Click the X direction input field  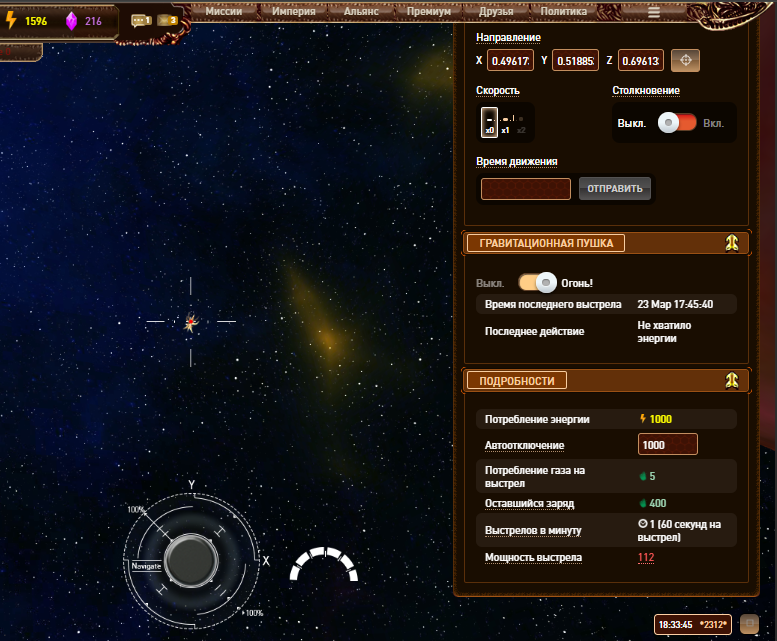(x=510, y=61)
